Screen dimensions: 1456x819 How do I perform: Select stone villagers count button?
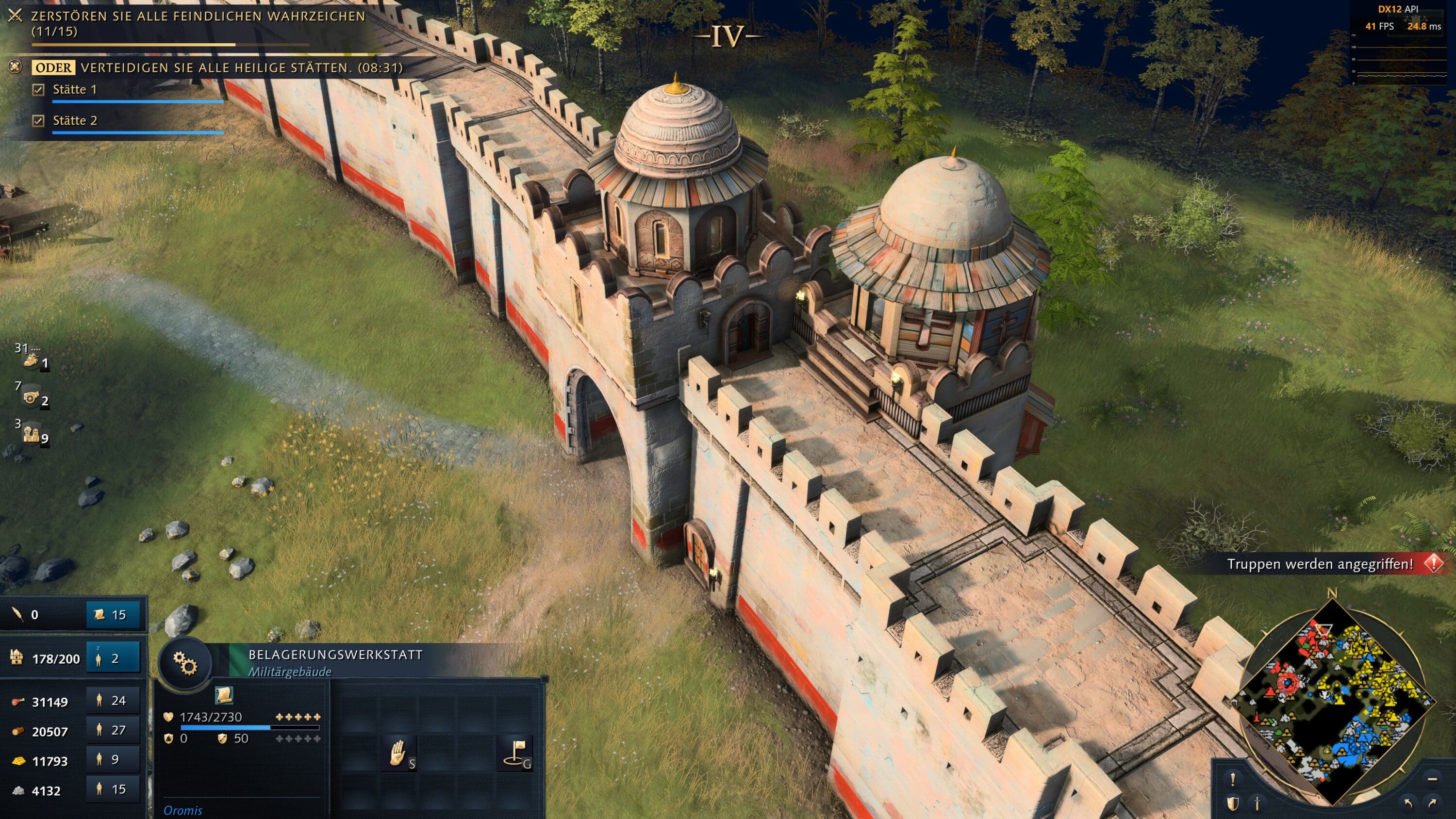(x=113, y=789)
